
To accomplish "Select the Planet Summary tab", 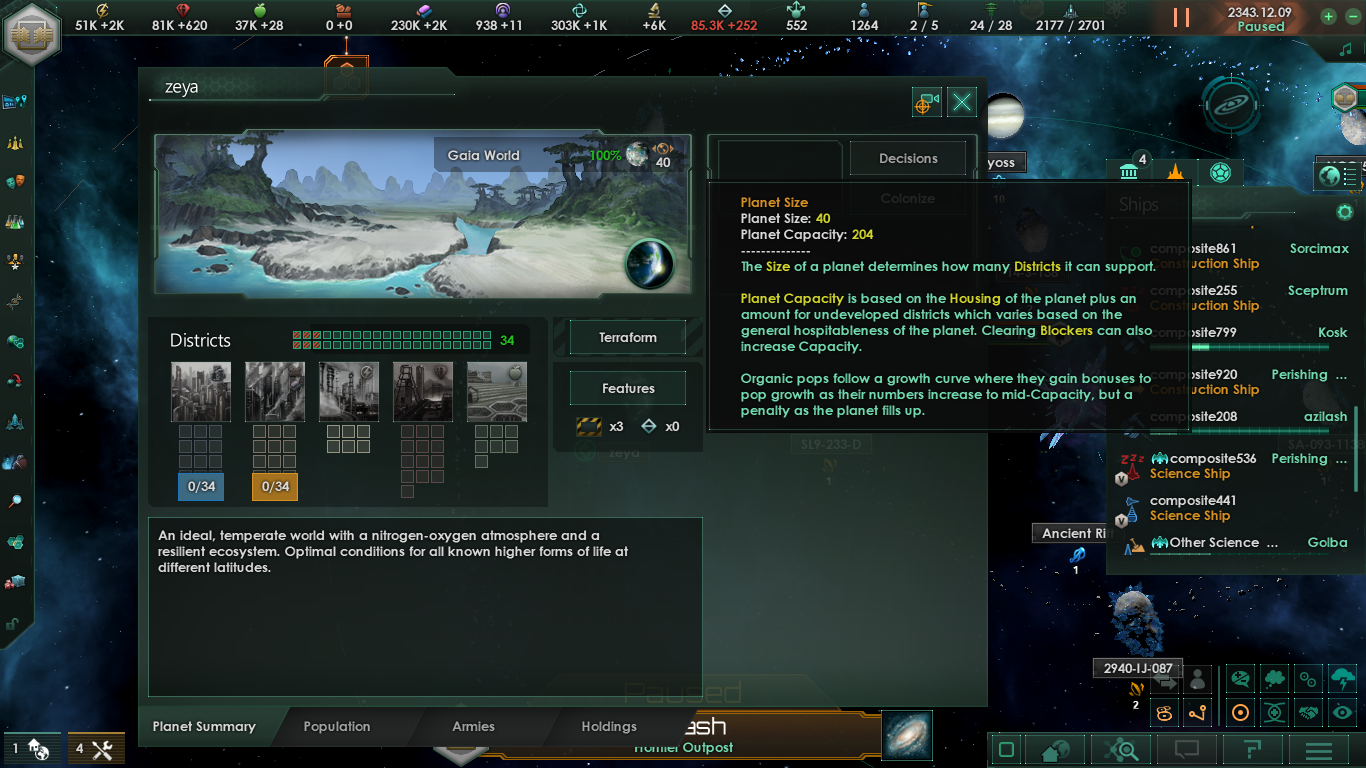I will (204, 727).
